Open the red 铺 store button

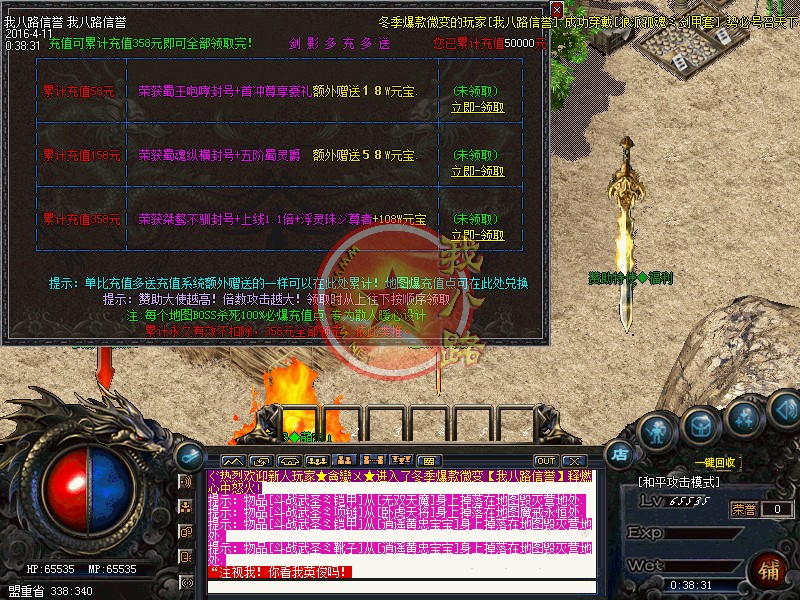click(x=770, y=571)
